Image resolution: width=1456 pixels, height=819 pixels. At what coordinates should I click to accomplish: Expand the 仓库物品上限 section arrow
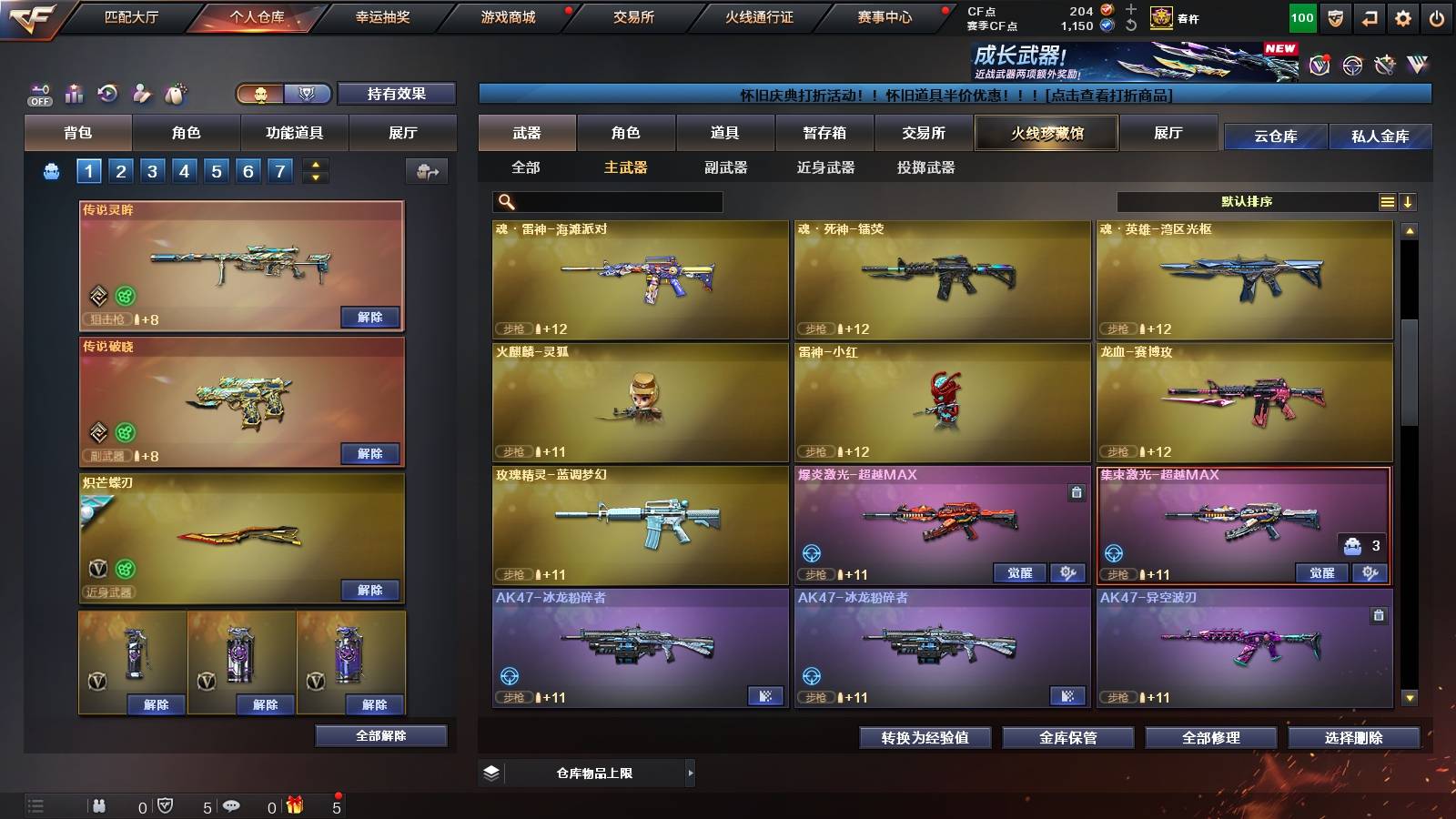691,773
